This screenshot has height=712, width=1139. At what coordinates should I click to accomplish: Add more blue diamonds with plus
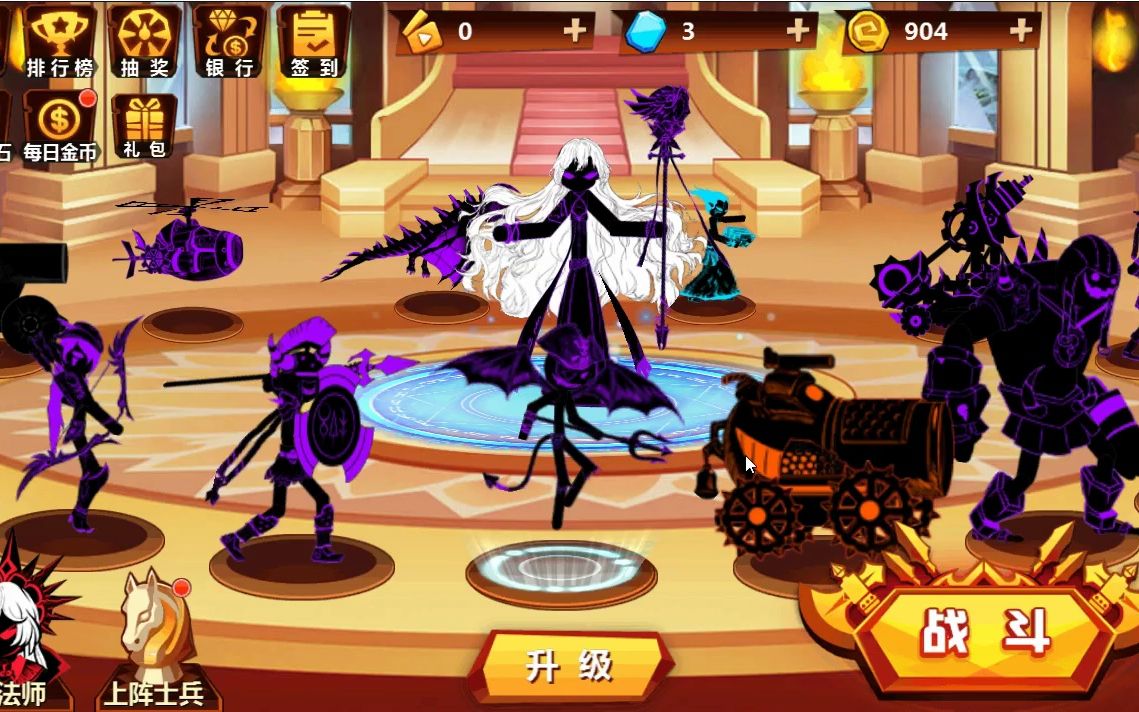(x=797, y=31)
